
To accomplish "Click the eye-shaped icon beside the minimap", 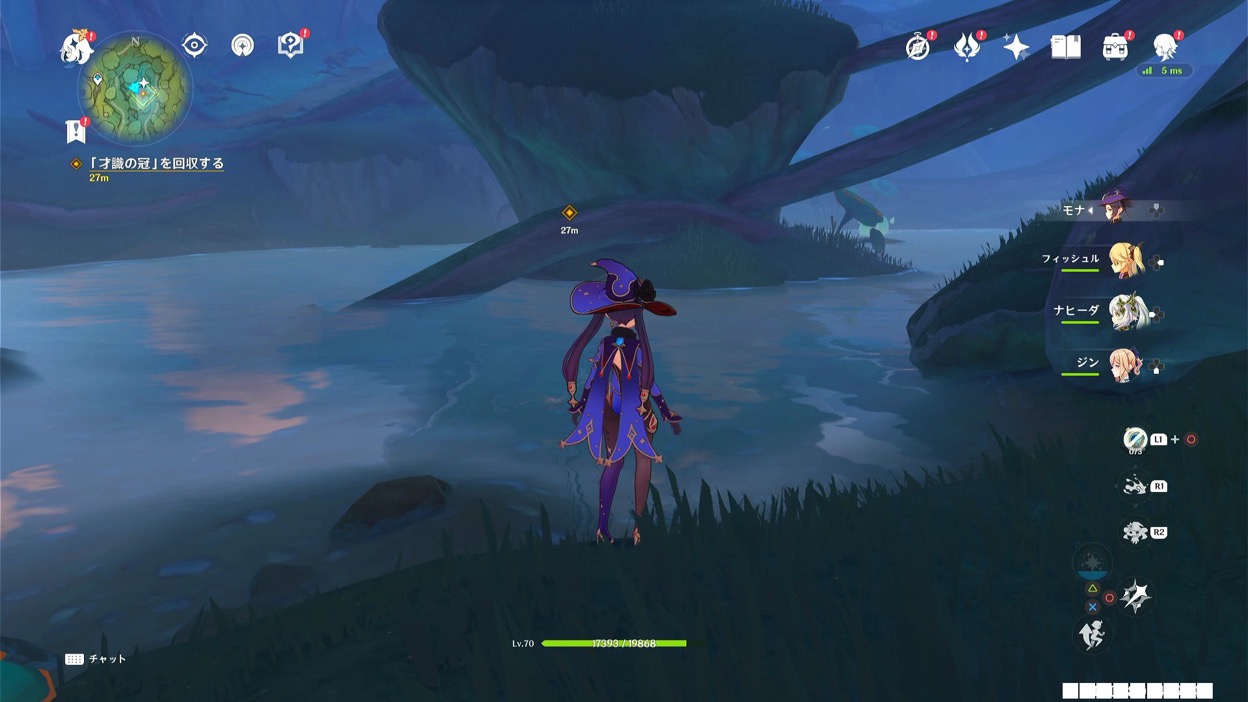I will (x=194, y=45).
